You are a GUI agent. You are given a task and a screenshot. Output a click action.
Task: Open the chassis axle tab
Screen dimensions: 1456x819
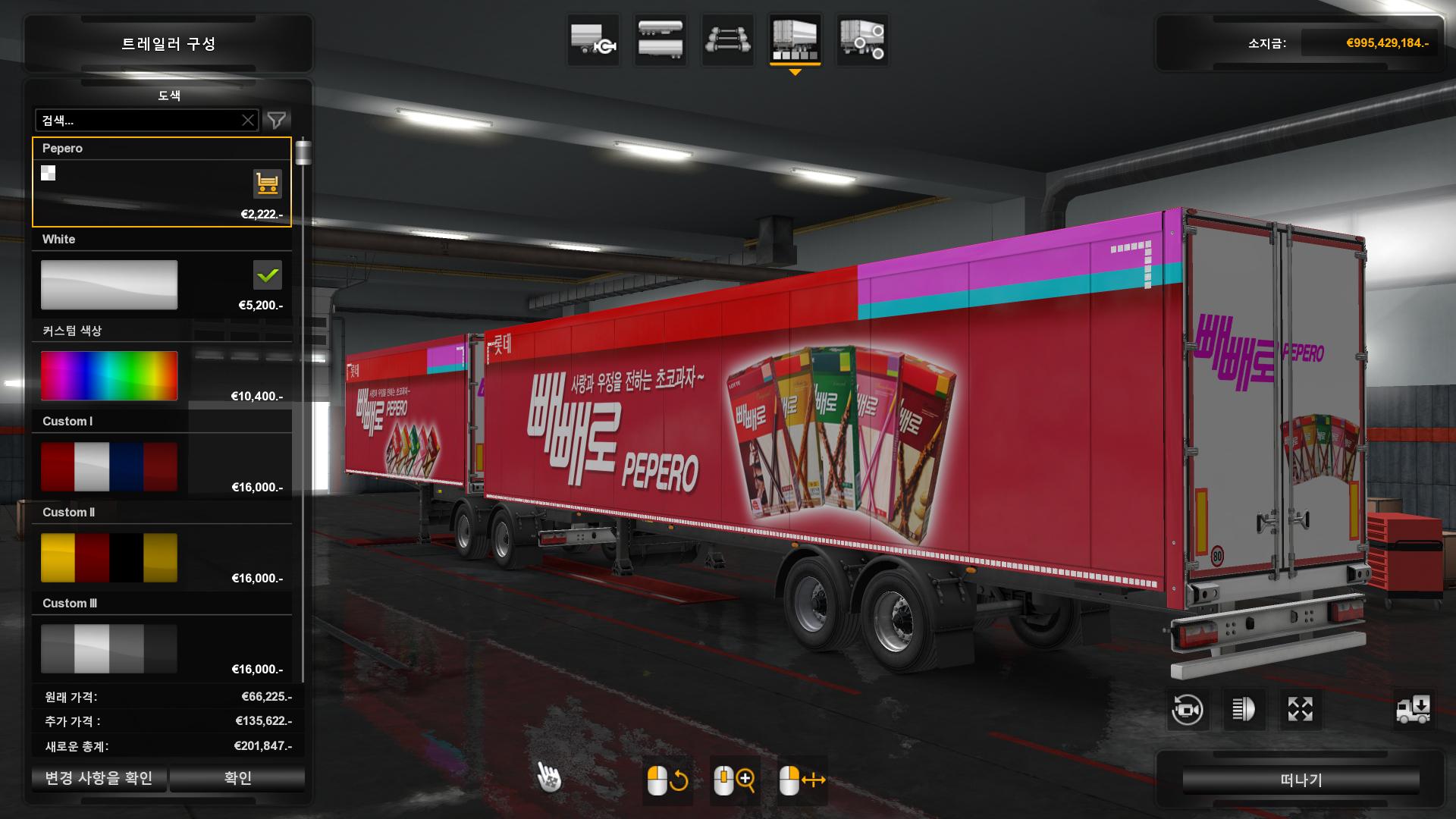728,39
